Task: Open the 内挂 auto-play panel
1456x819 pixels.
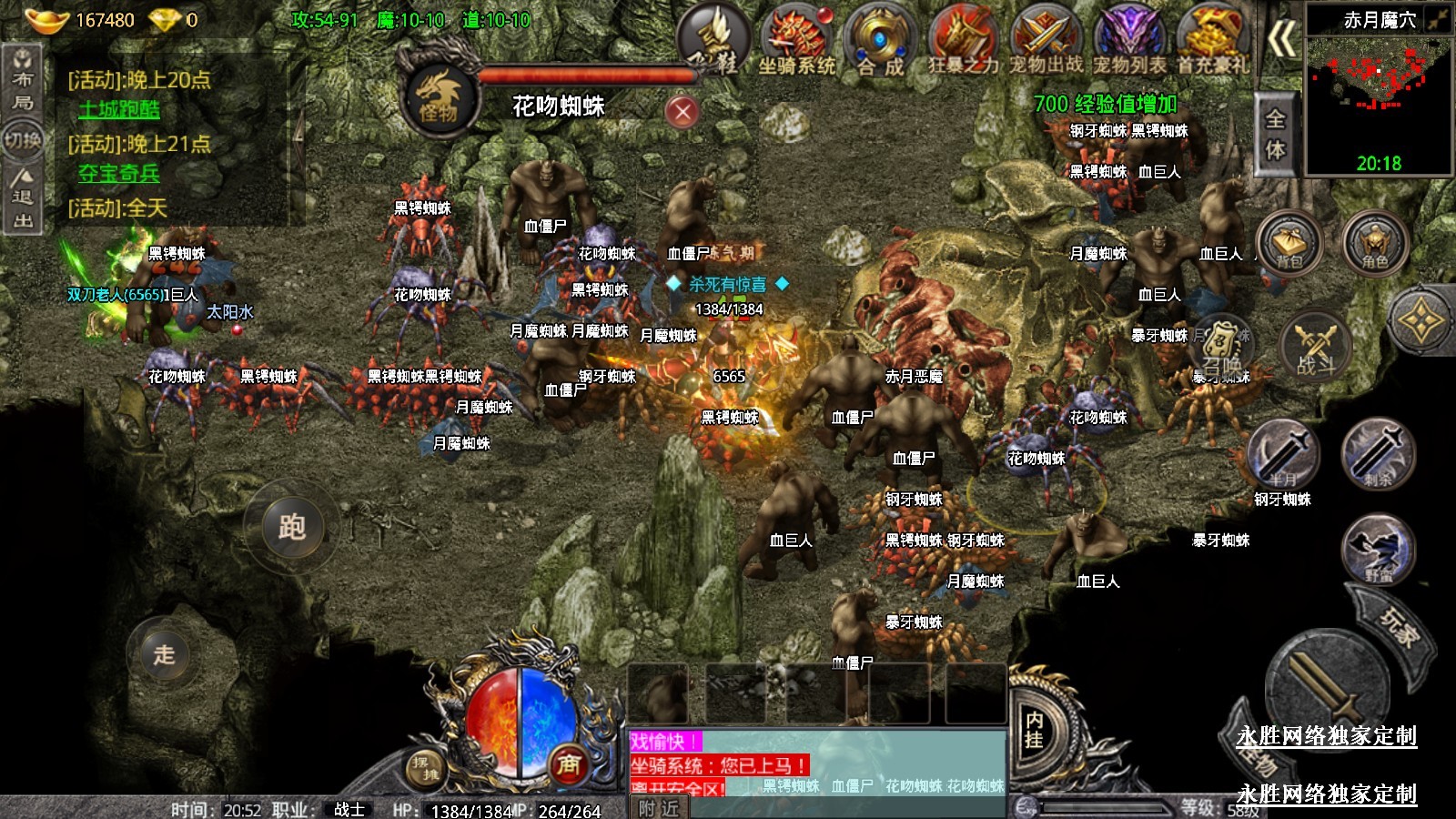Action: [1035, 730]
